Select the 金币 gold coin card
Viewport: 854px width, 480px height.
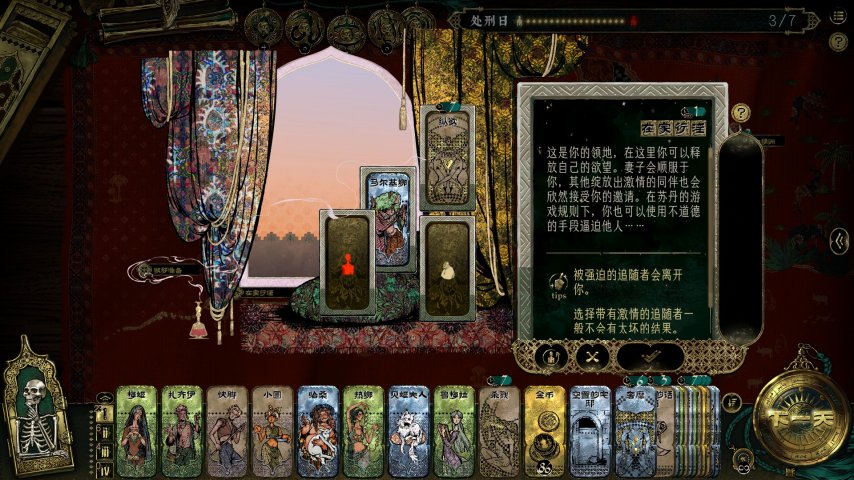click(x=545, y=431)
